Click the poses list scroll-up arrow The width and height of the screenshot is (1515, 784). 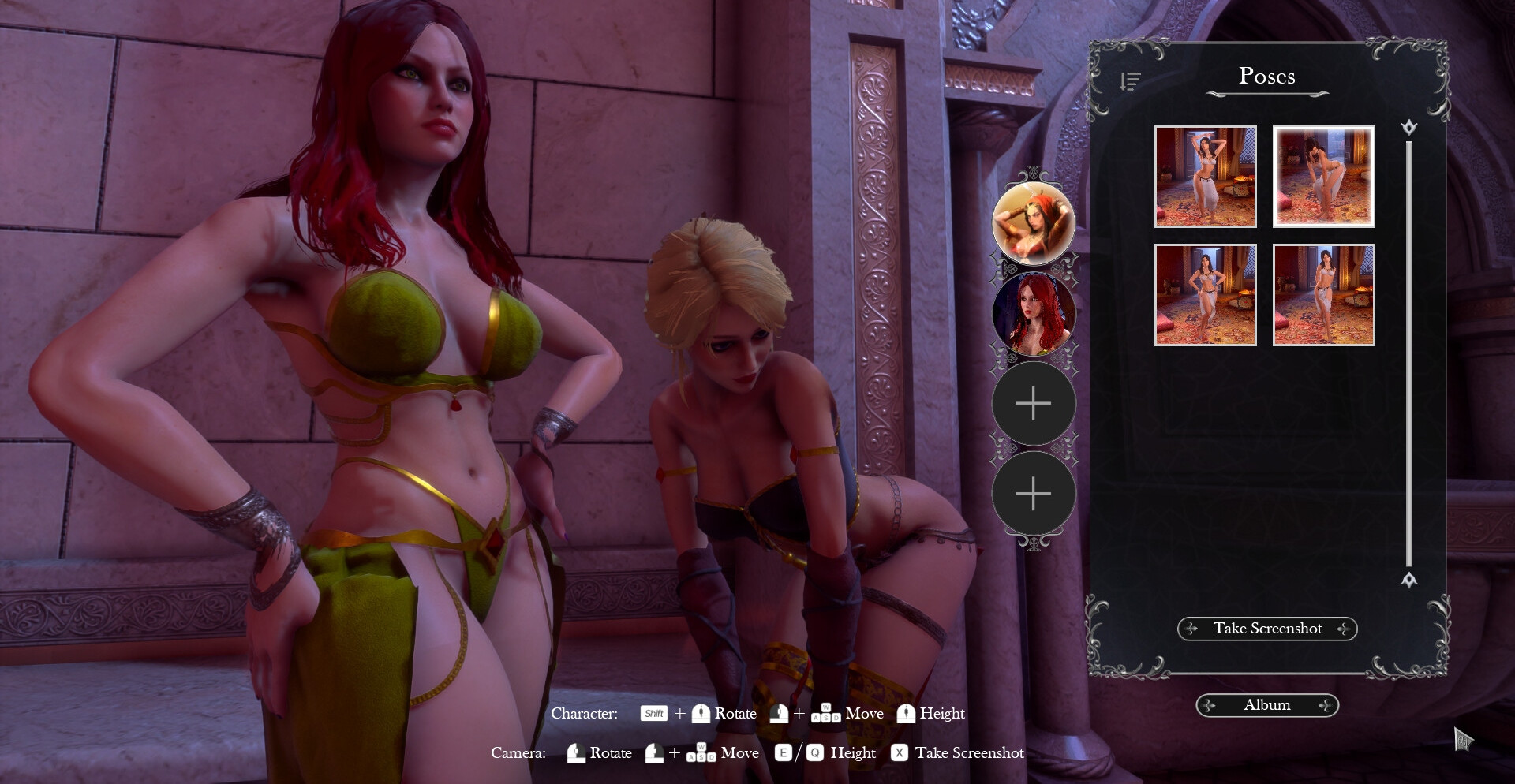[1409, 128]
